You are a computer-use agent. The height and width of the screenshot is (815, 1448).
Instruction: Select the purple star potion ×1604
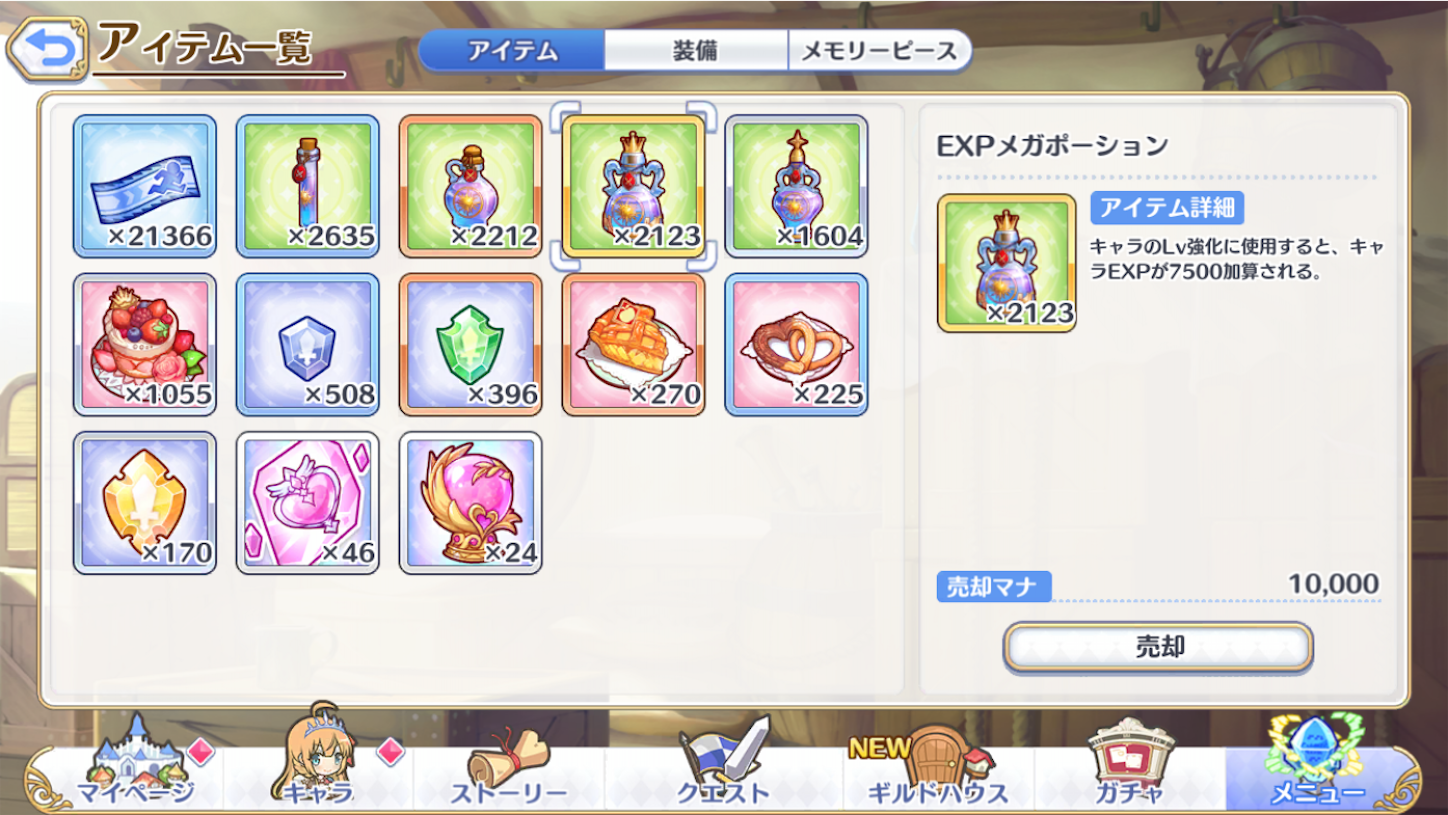[797, 185]
